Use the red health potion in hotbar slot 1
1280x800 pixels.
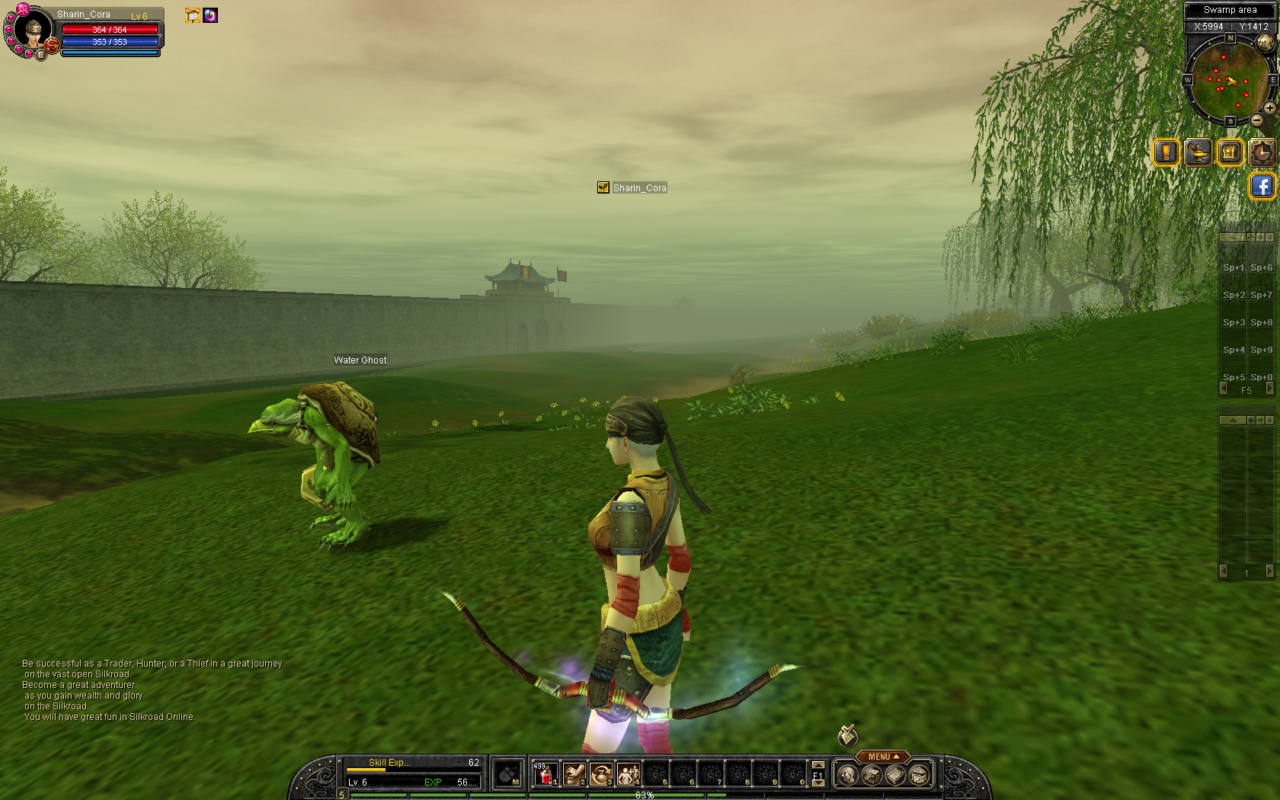(545, 774)
